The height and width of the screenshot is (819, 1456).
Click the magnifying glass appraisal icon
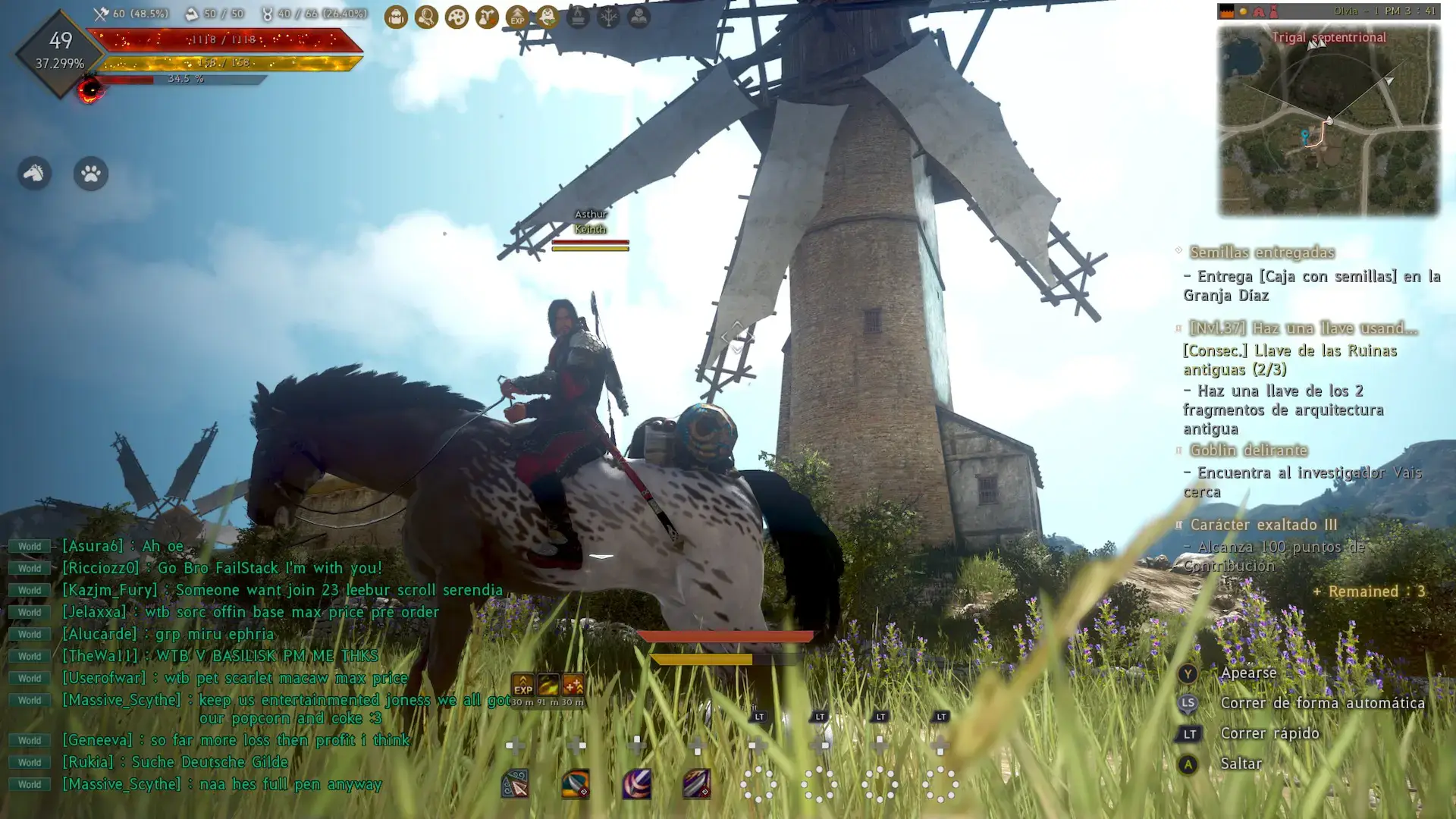(x=425, y=17)
